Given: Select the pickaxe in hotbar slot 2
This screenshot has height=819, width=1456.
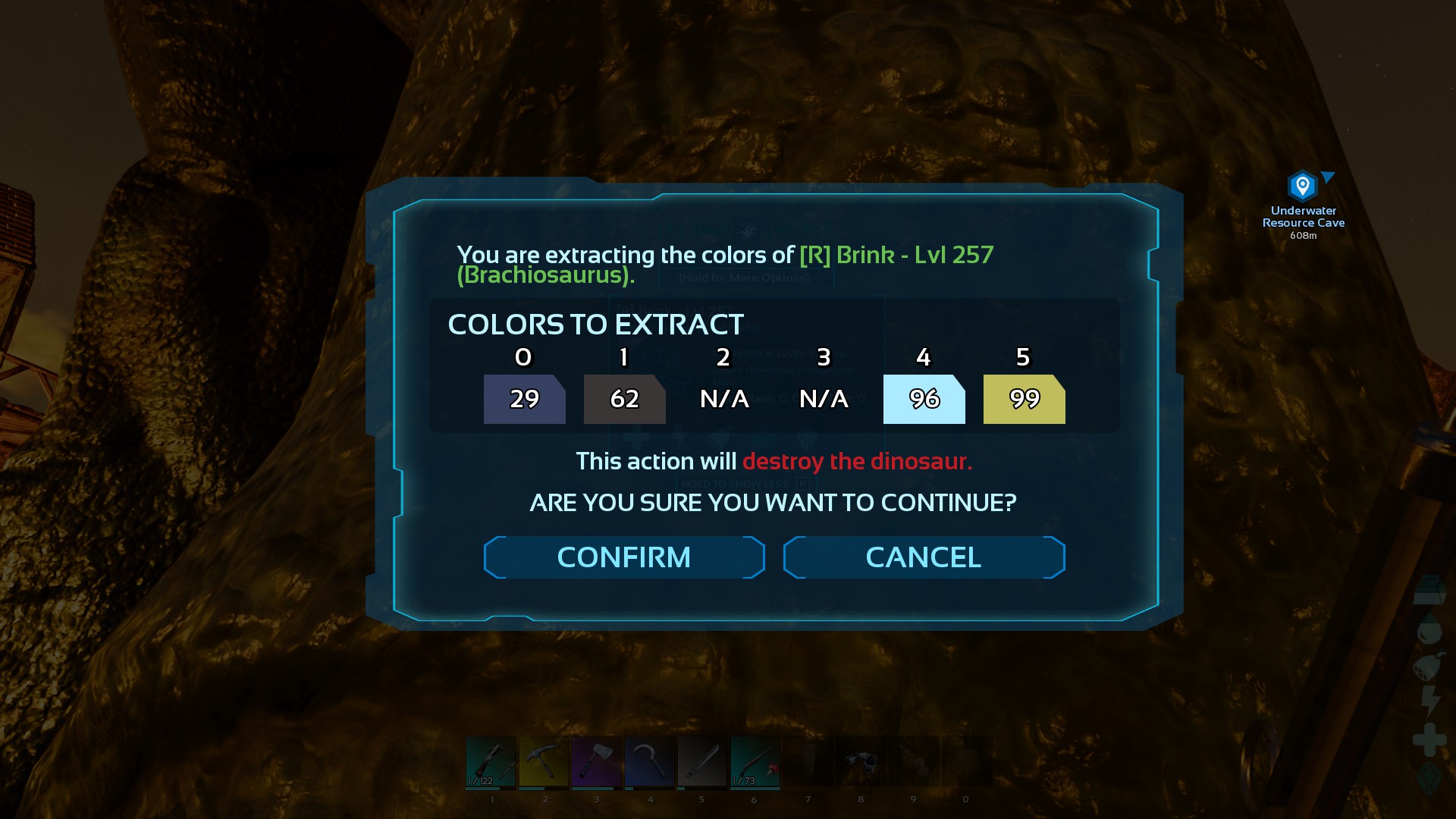Looking at the screenshot, I should (545, 761).
